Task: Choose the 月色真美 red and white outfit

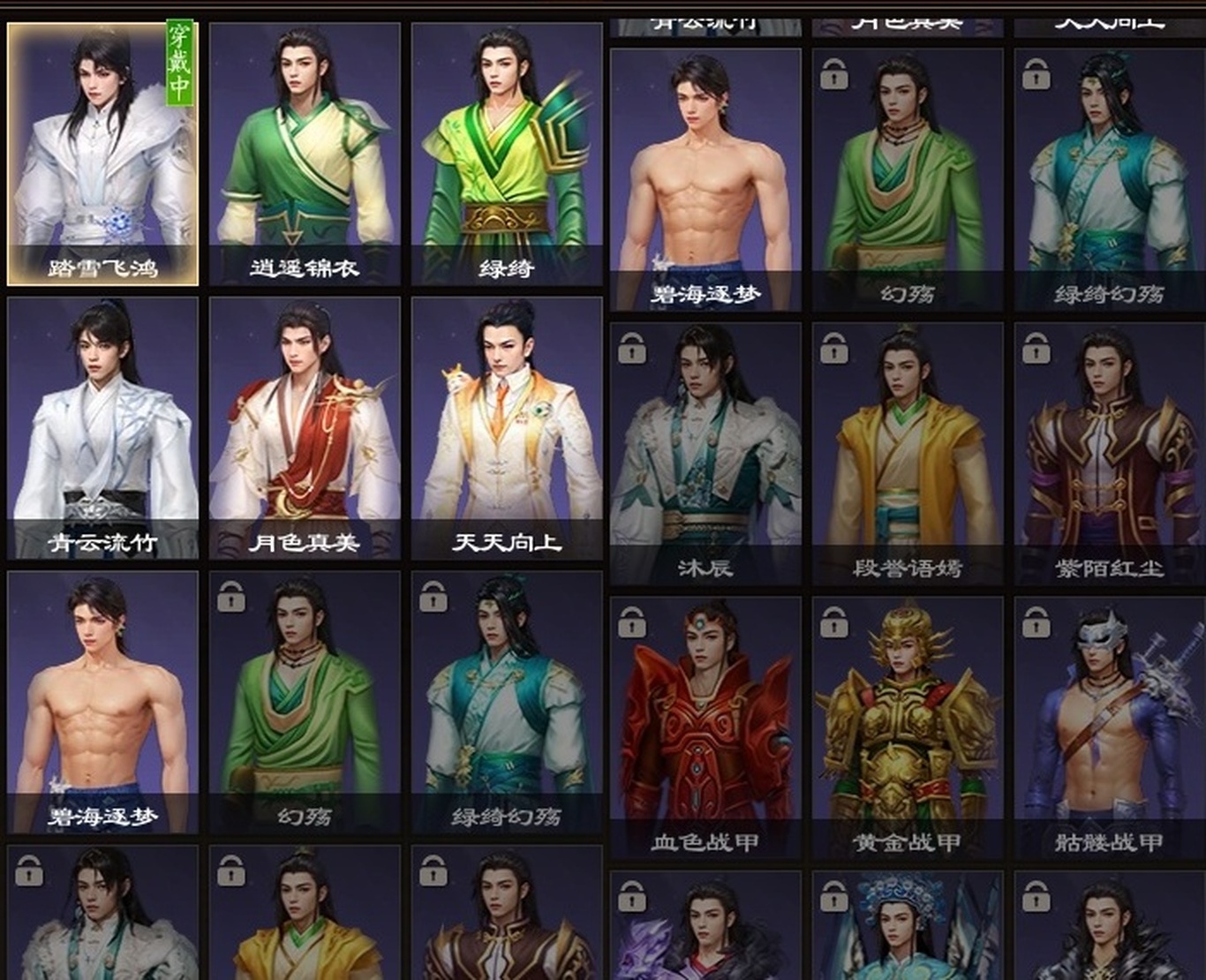Action: coord(305,428)
